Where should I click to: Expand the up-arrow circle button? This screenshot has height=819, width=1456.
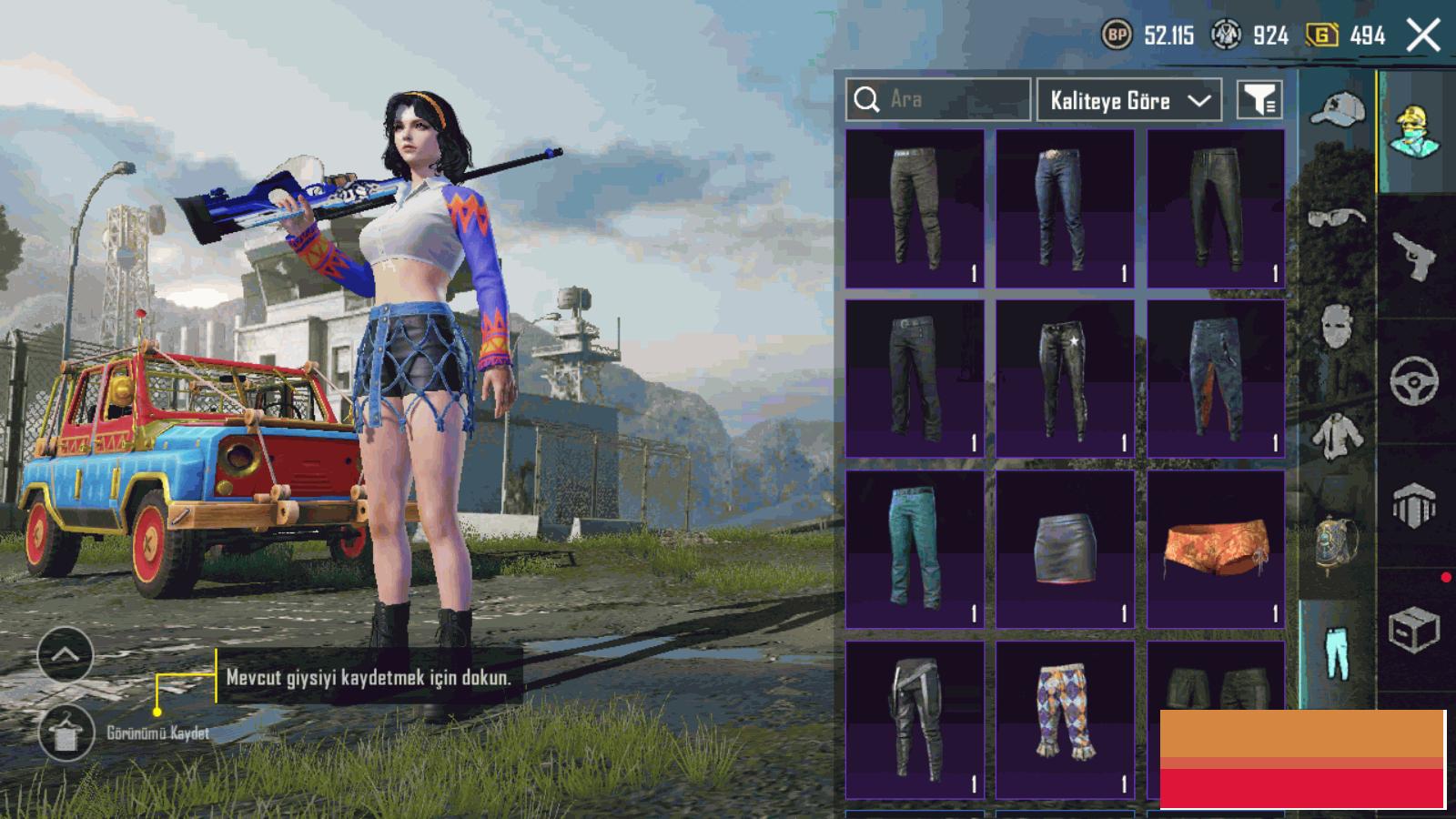coord(66,654)
